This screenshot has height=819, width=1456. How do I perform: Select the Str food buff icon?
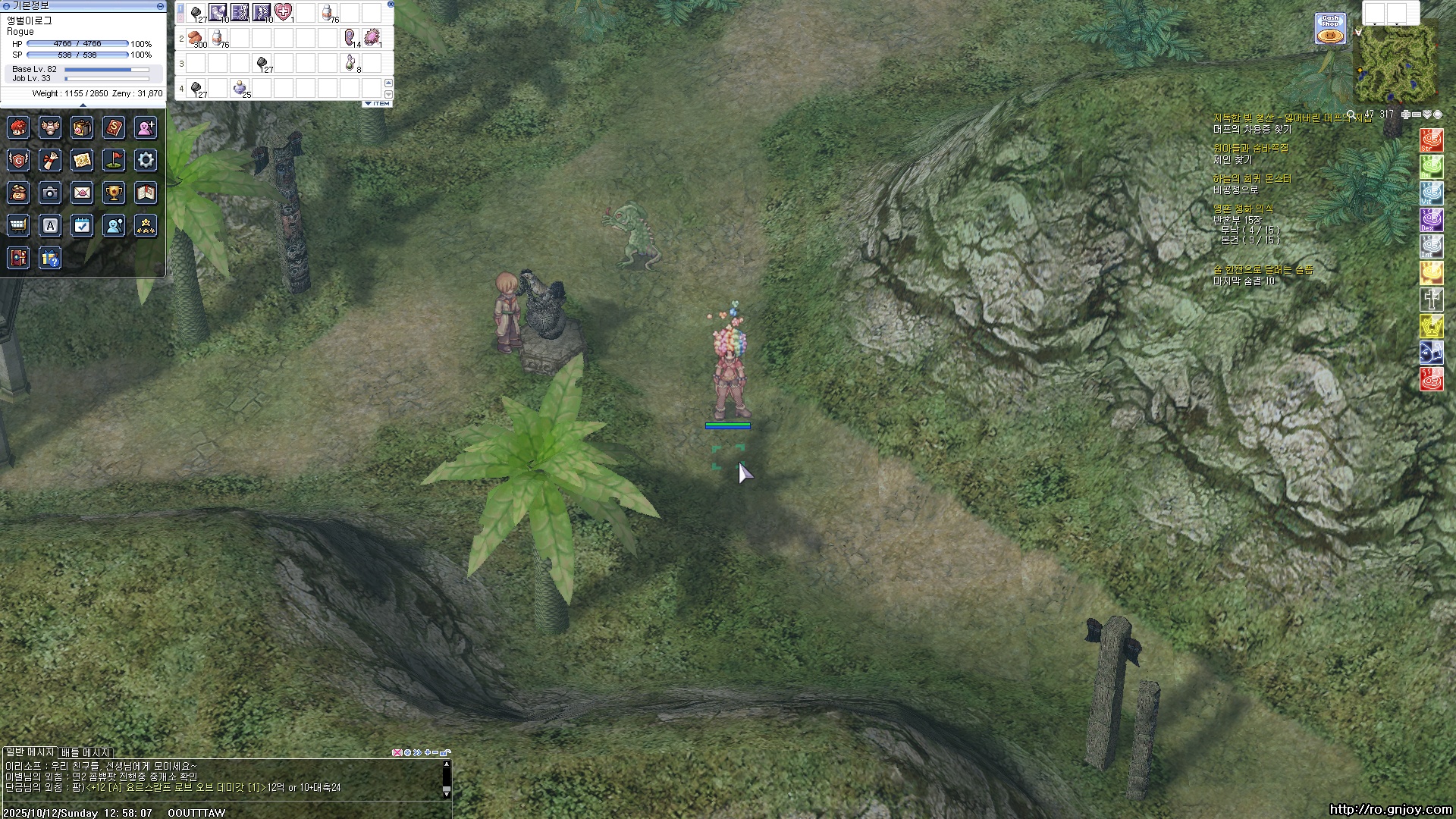click(x=1431, y=140)
